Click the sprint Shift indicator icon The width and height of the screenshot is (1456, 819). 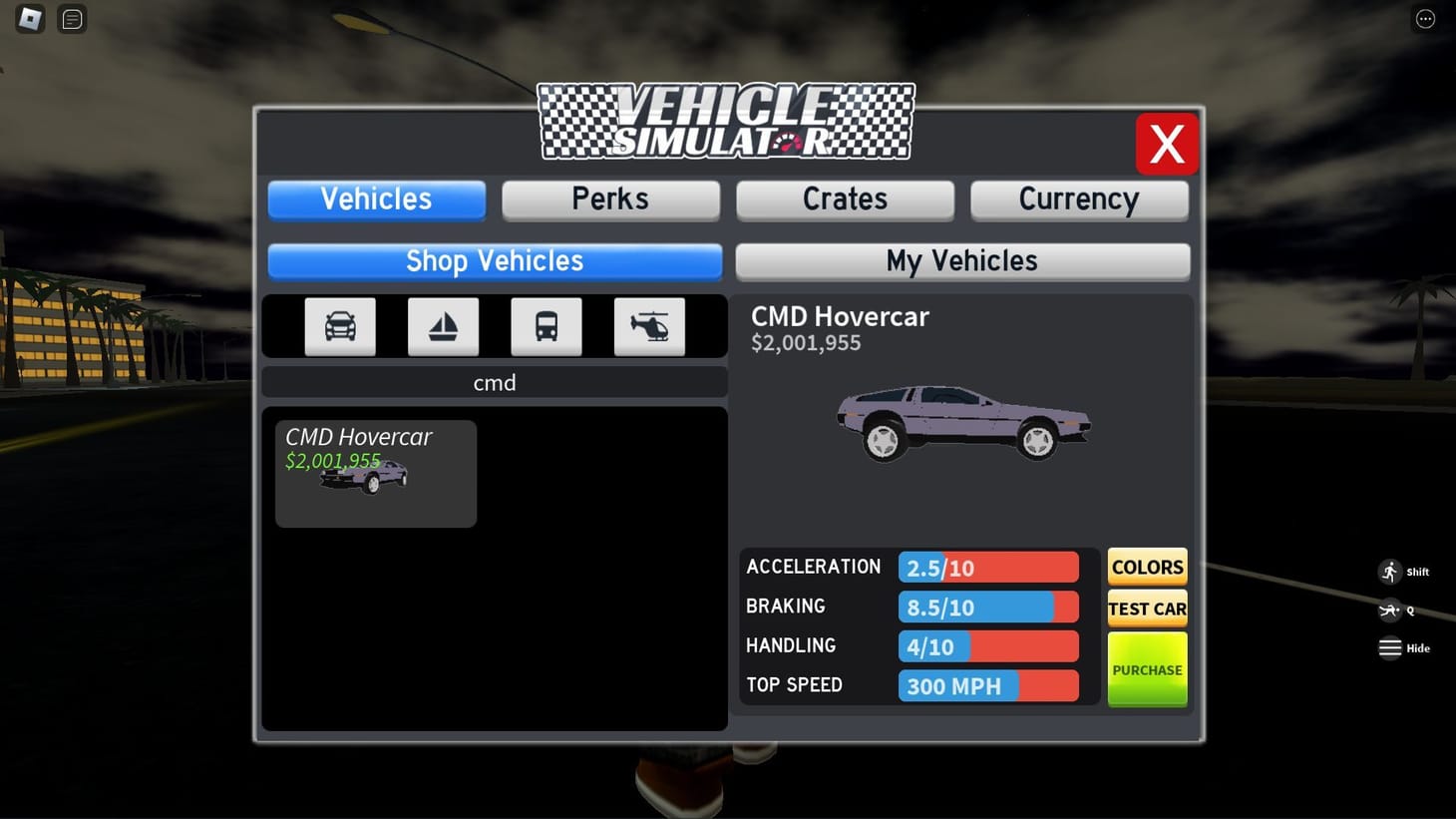[1390, 571]
